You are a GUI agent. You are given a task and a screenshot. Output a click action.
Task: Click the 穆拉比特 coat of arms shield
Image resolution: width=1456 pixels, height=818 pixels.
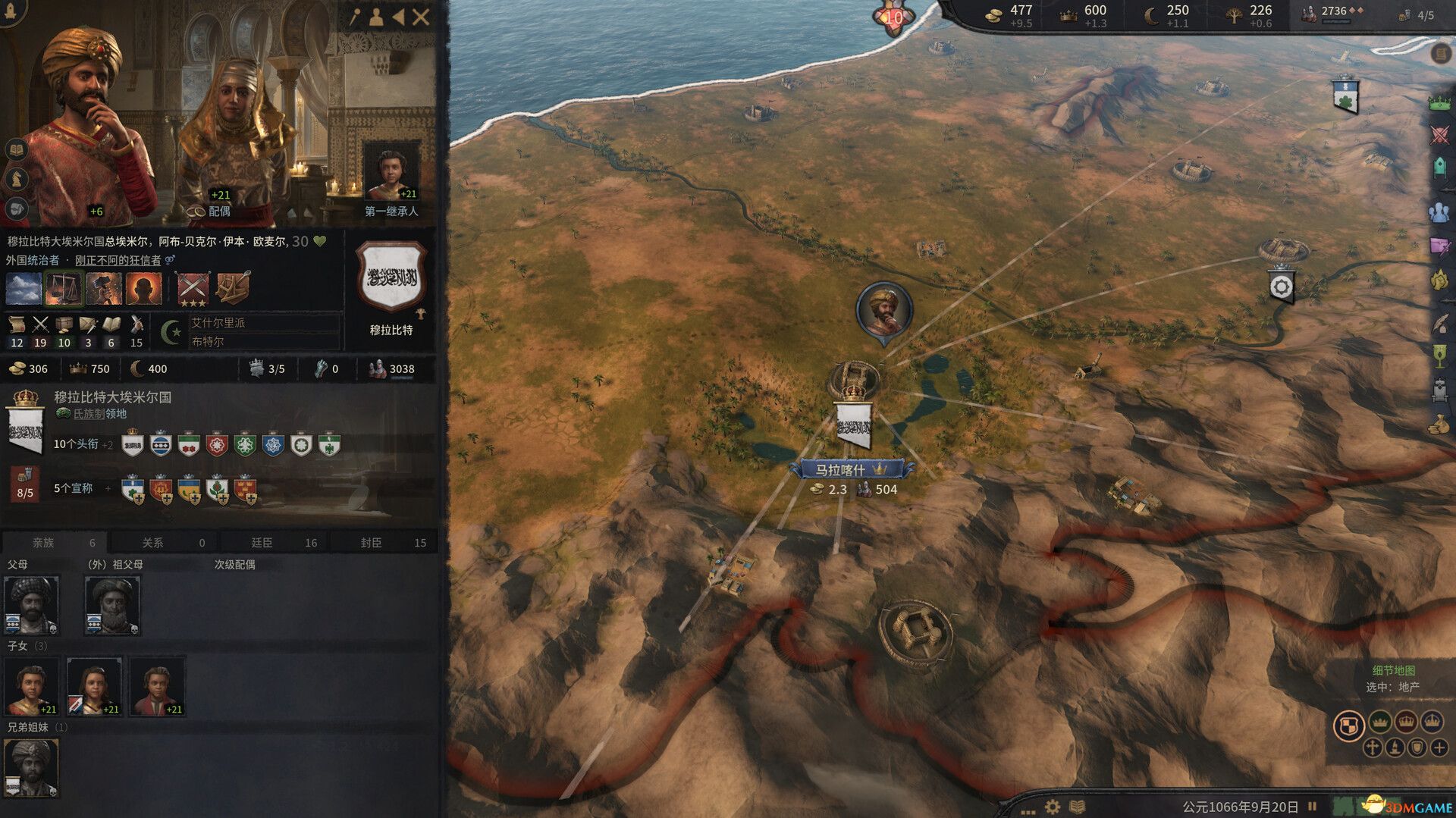(x=393, y=277)
